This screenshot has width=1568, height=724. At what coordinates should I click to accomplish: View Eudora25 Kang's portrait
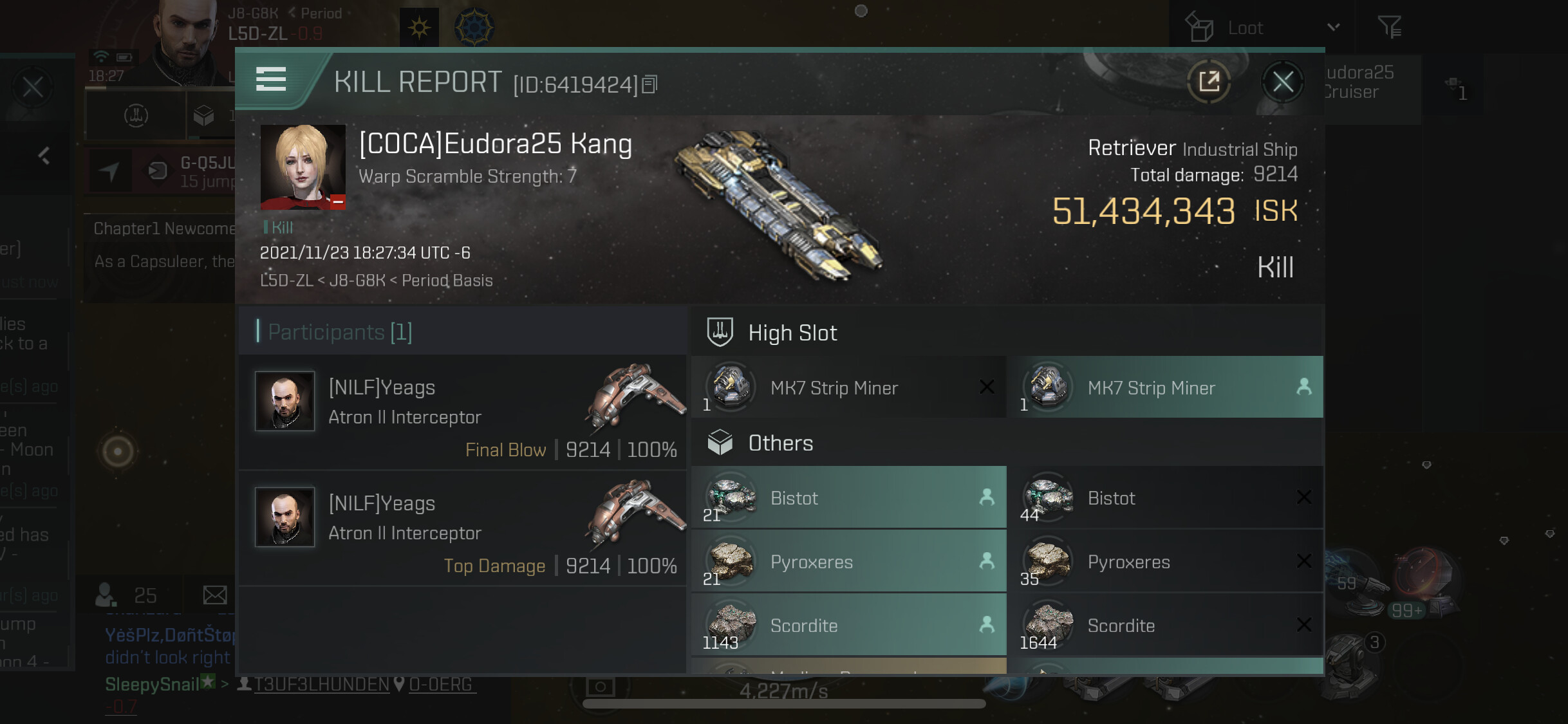coord(303,167)
